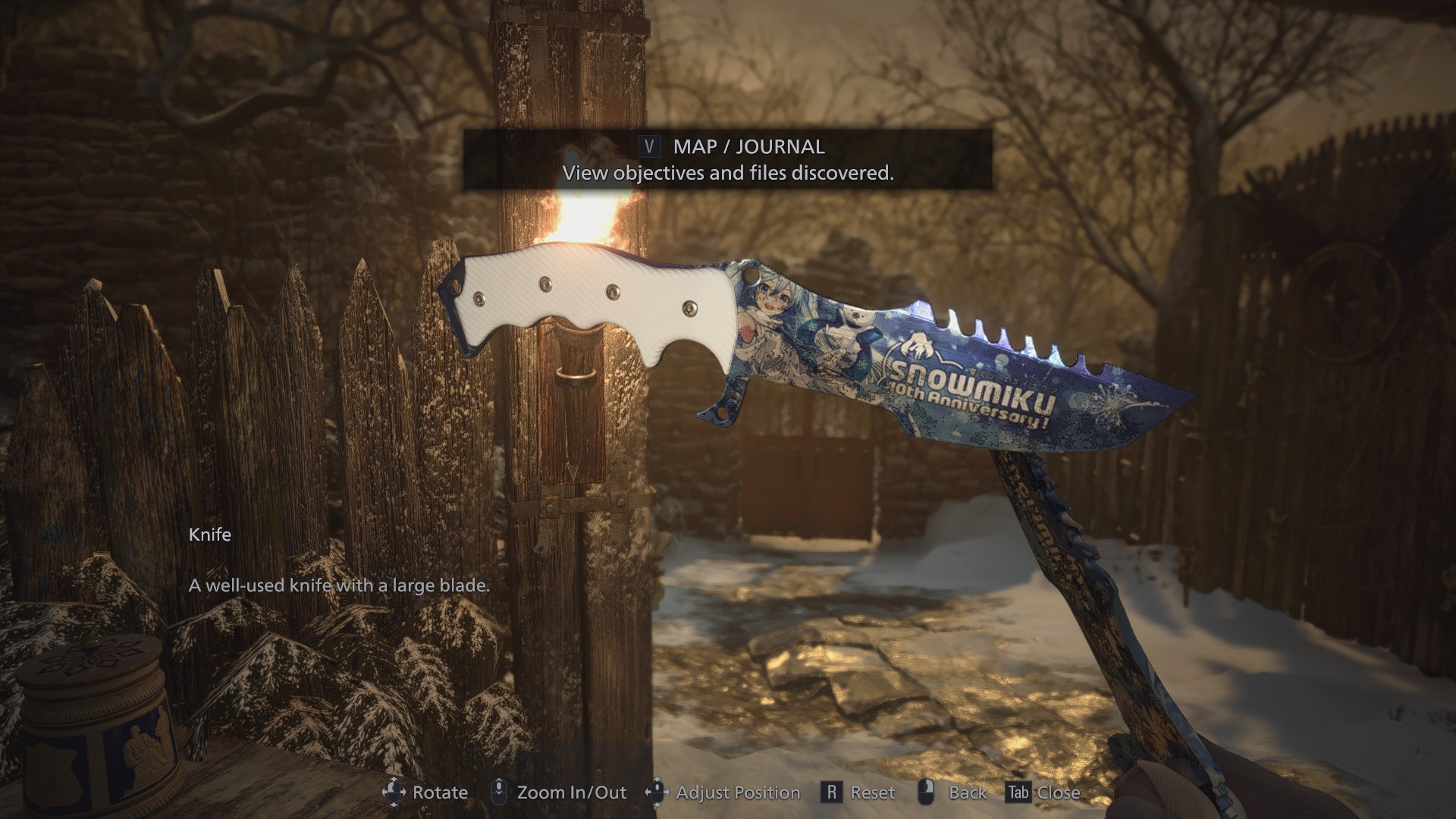Image resolution: width=1456 pixels, height=819 pixels.
Task: Close the knife examine view
Action: (x=1043, y=792)
